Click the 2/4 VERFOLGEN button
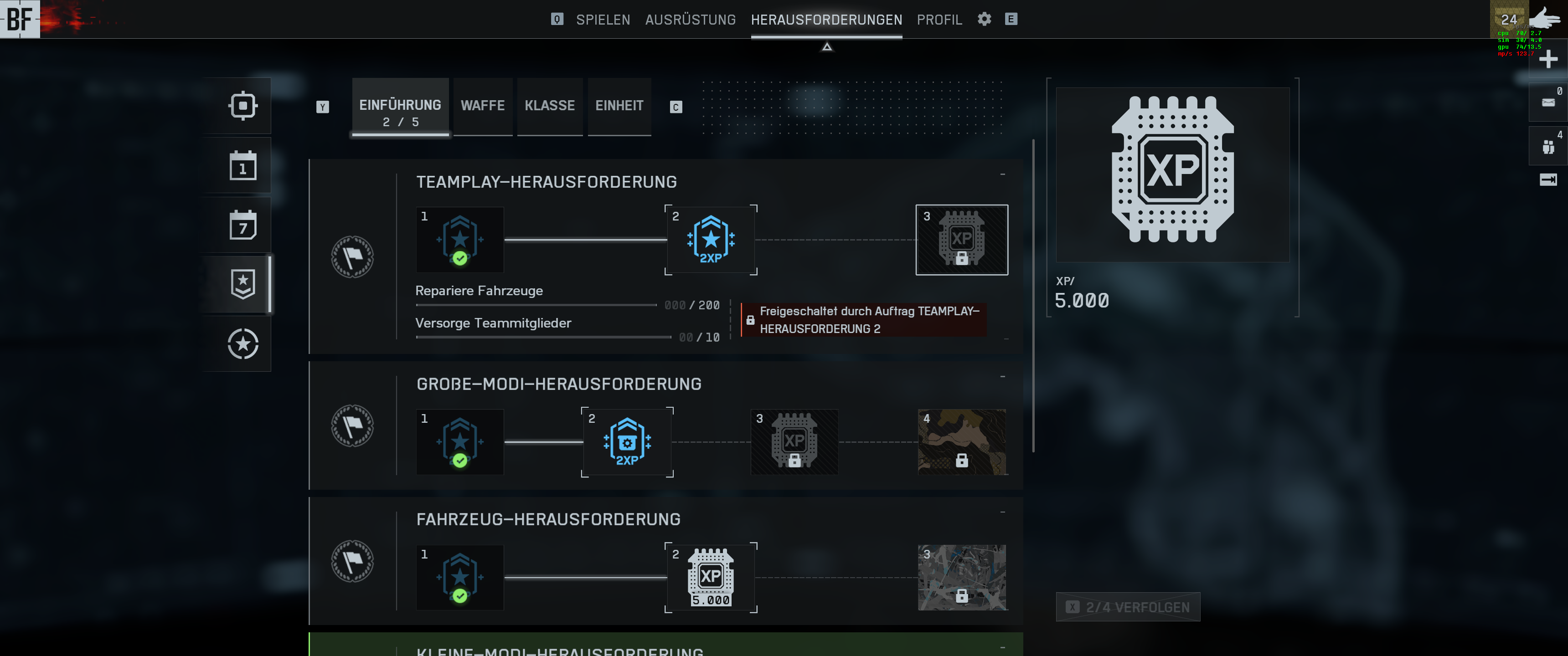This screenshot has height=656, width=1568. point(1127,607)
